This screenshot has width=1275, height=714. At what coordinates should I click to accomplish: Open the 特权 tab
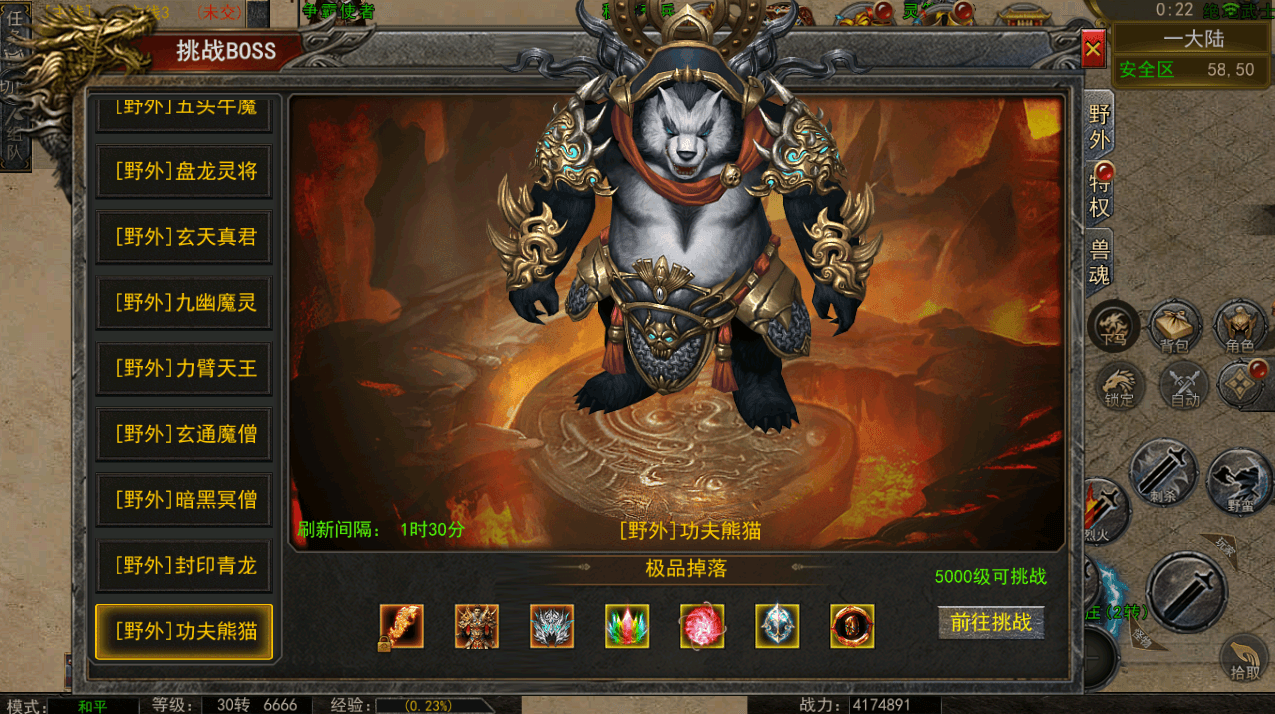pyautogui.click(x=1099, y=196)
